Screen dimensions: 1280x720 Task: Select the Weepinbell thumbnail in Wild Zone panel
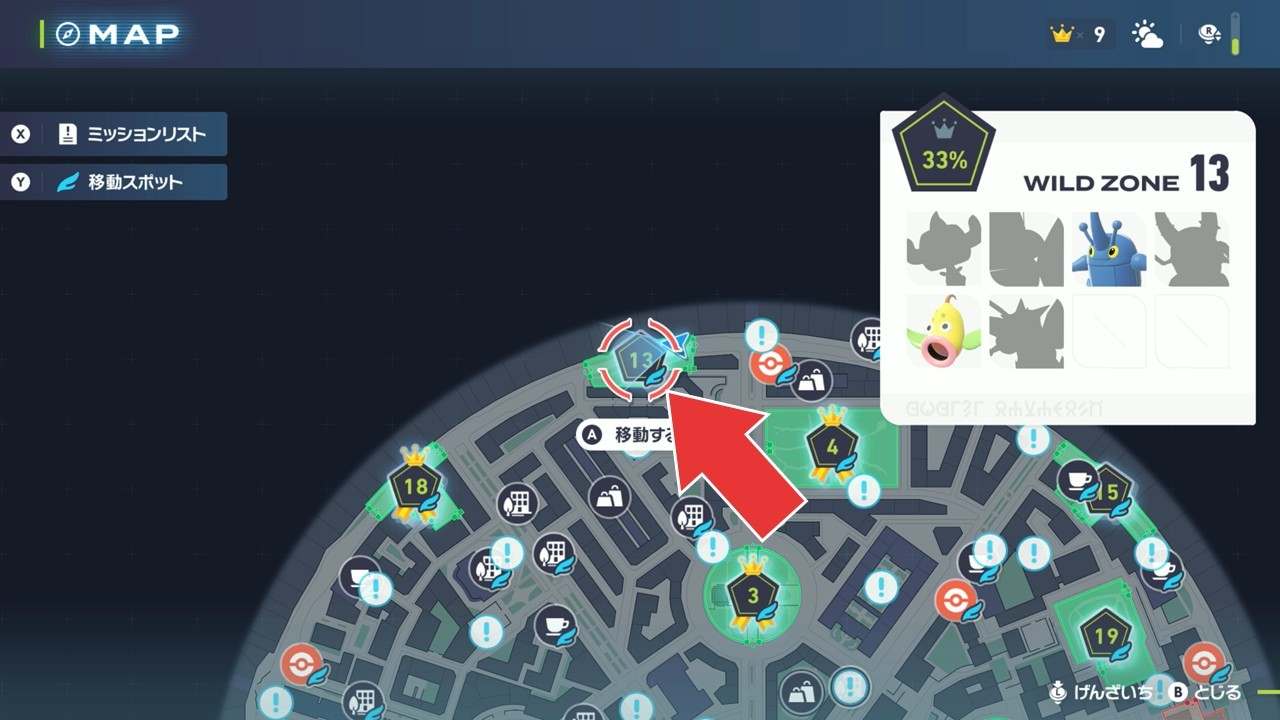(943, 331)
